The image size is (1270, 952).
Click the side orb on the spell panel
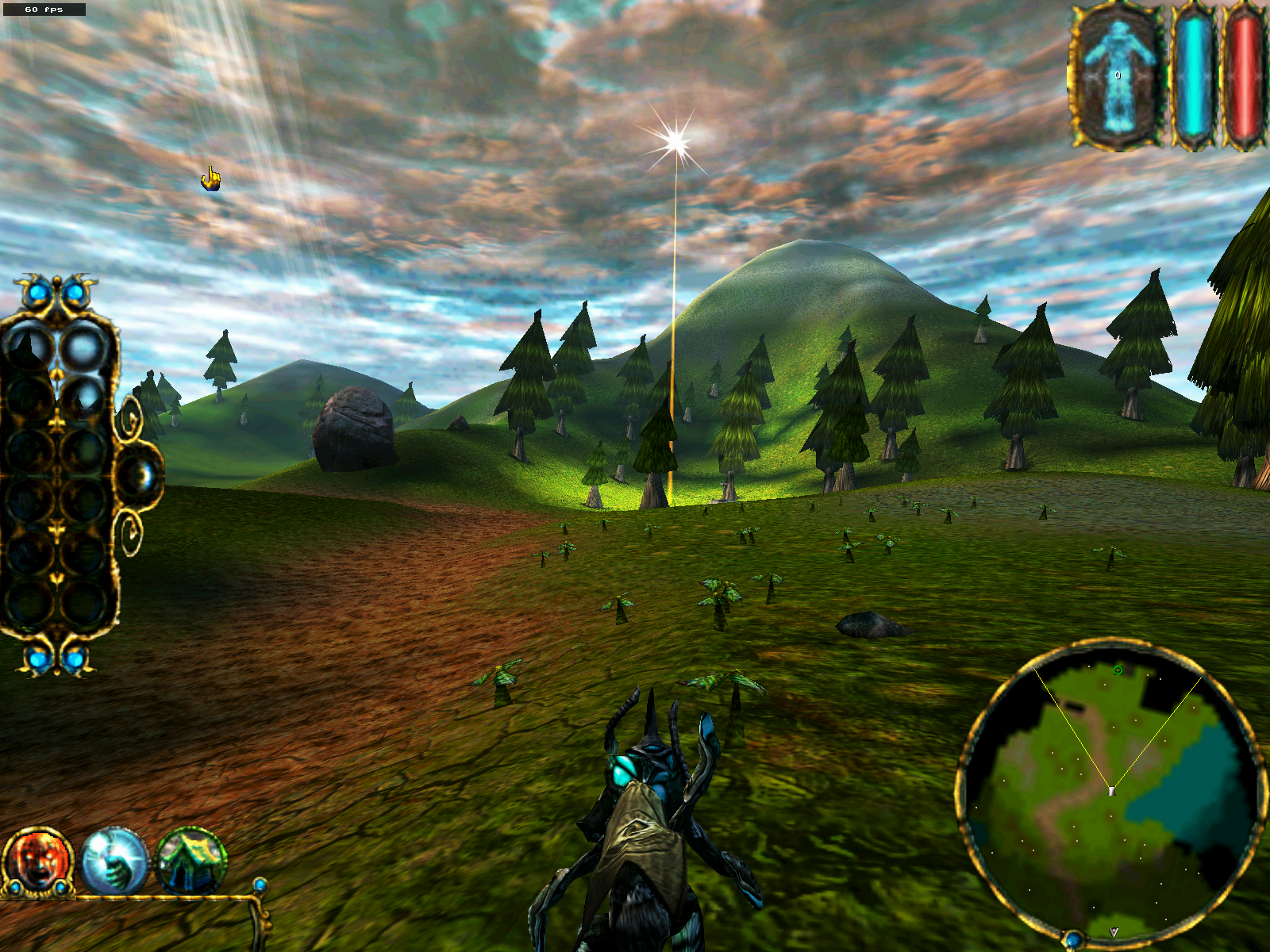click(141, 475)
